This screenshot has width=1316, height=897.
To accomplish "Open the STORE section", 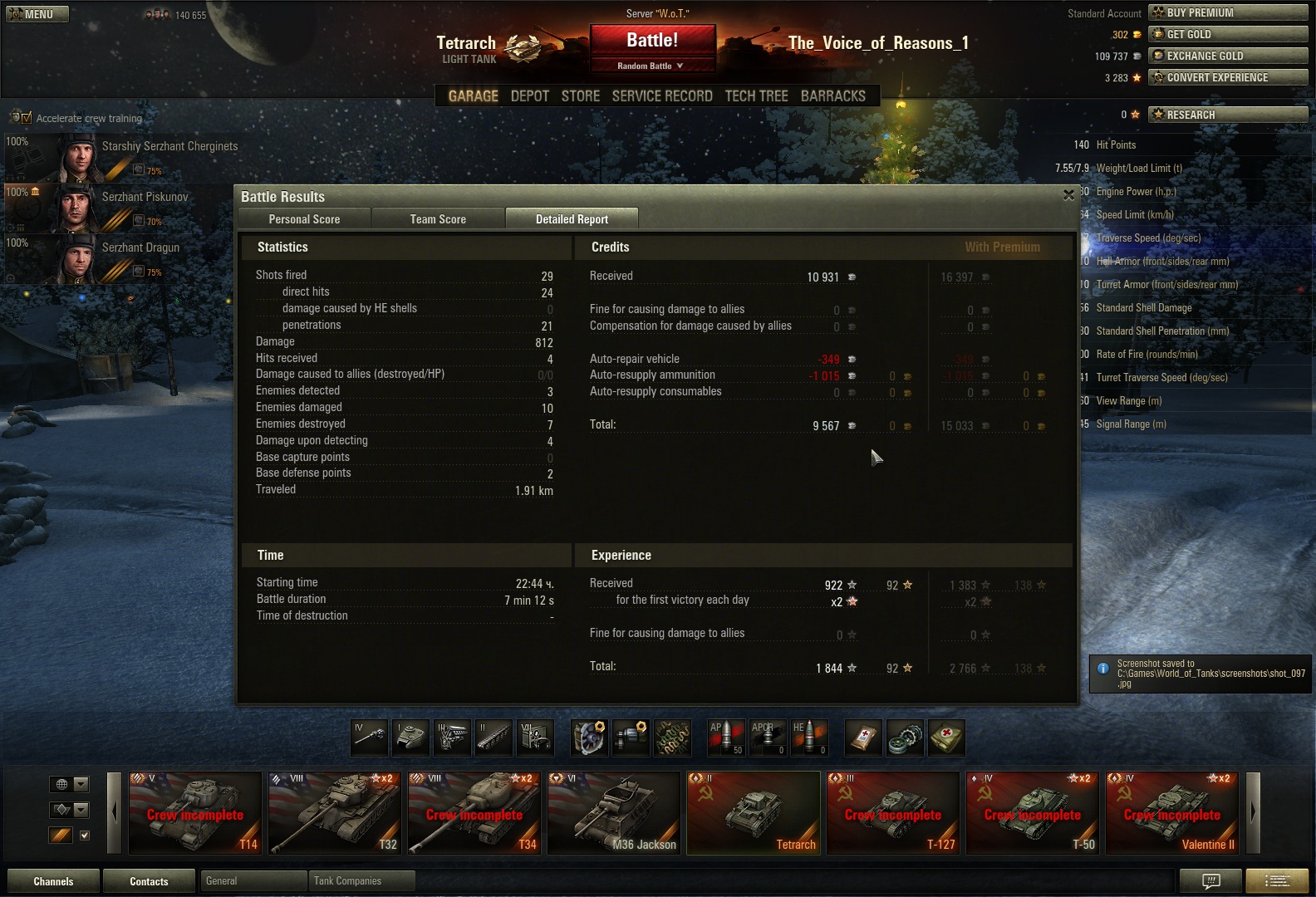I will 580,96.
